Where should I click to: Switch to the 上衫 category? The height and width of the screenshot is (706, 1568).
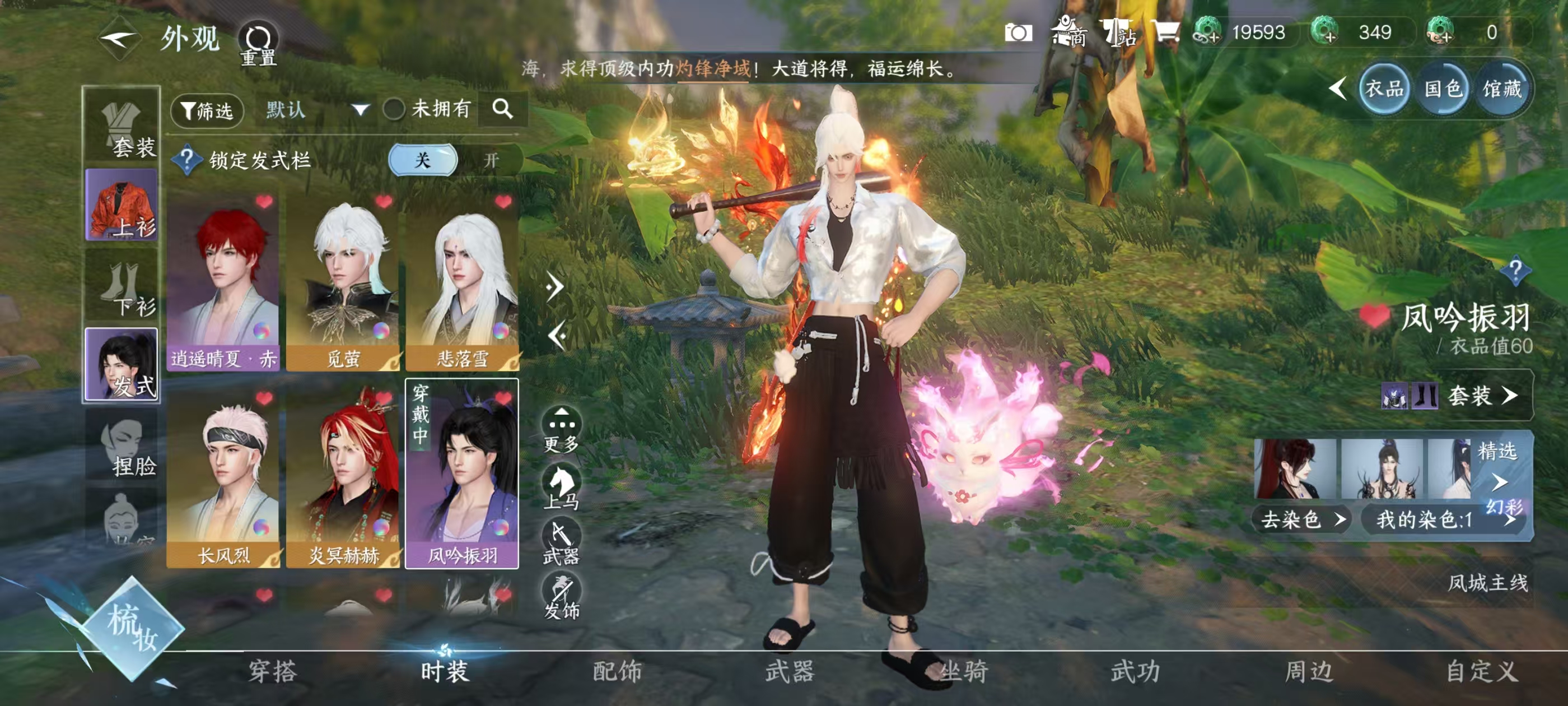pyautogui.click(x=122, y=206)
